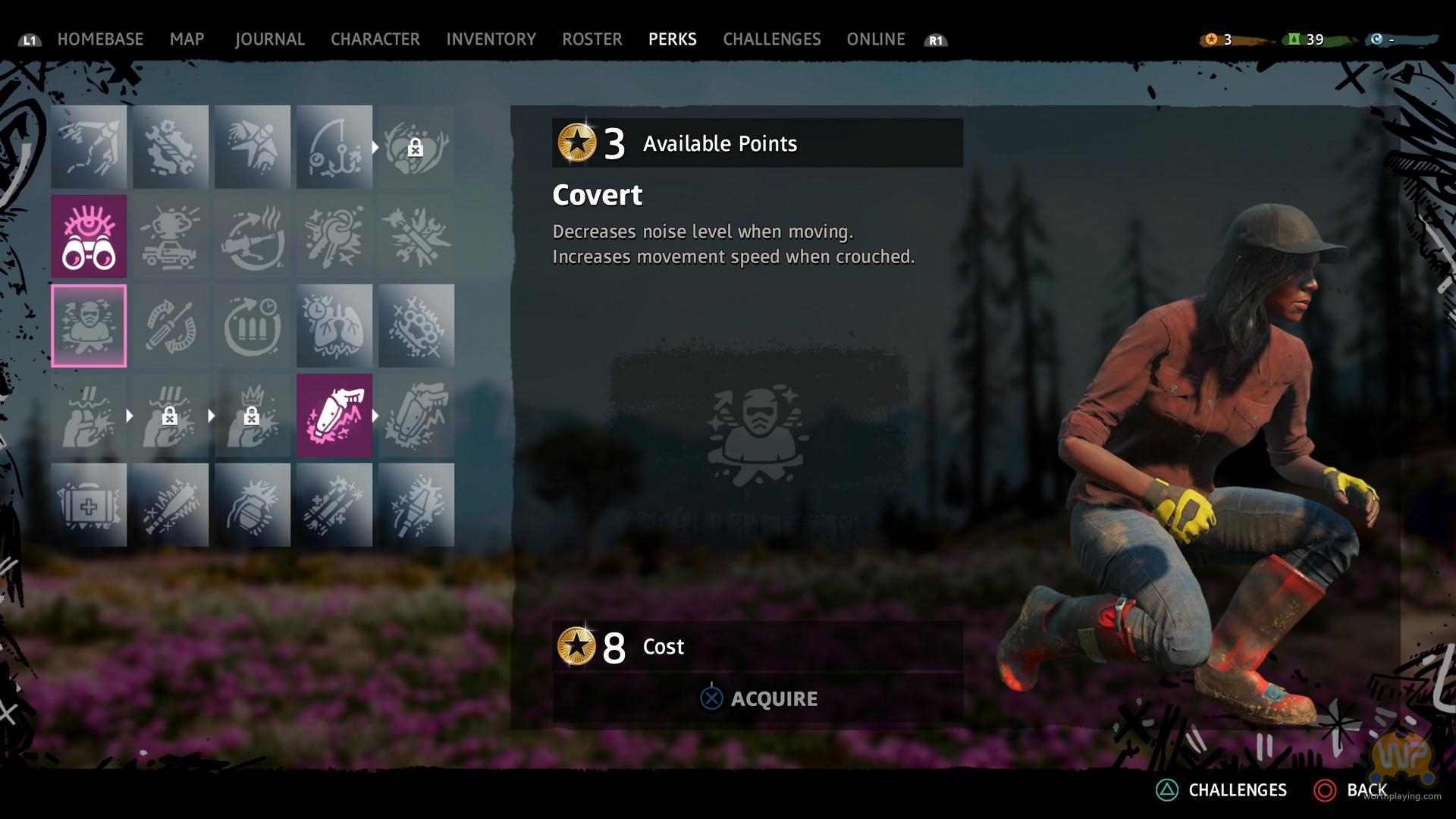The width and height of the screenshot is (1456, 819).
Task: Pick the pickup truck explosion perk
Action: tap(171, 236)
